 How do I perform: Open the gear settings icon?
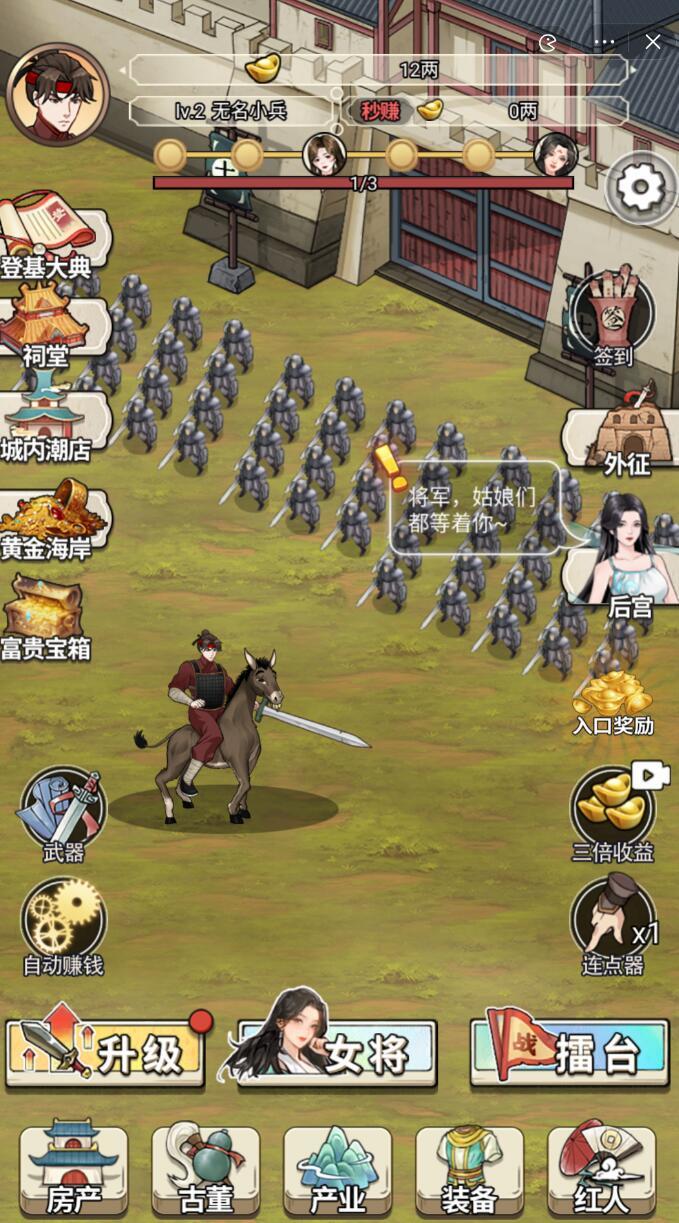coord(641,187)
